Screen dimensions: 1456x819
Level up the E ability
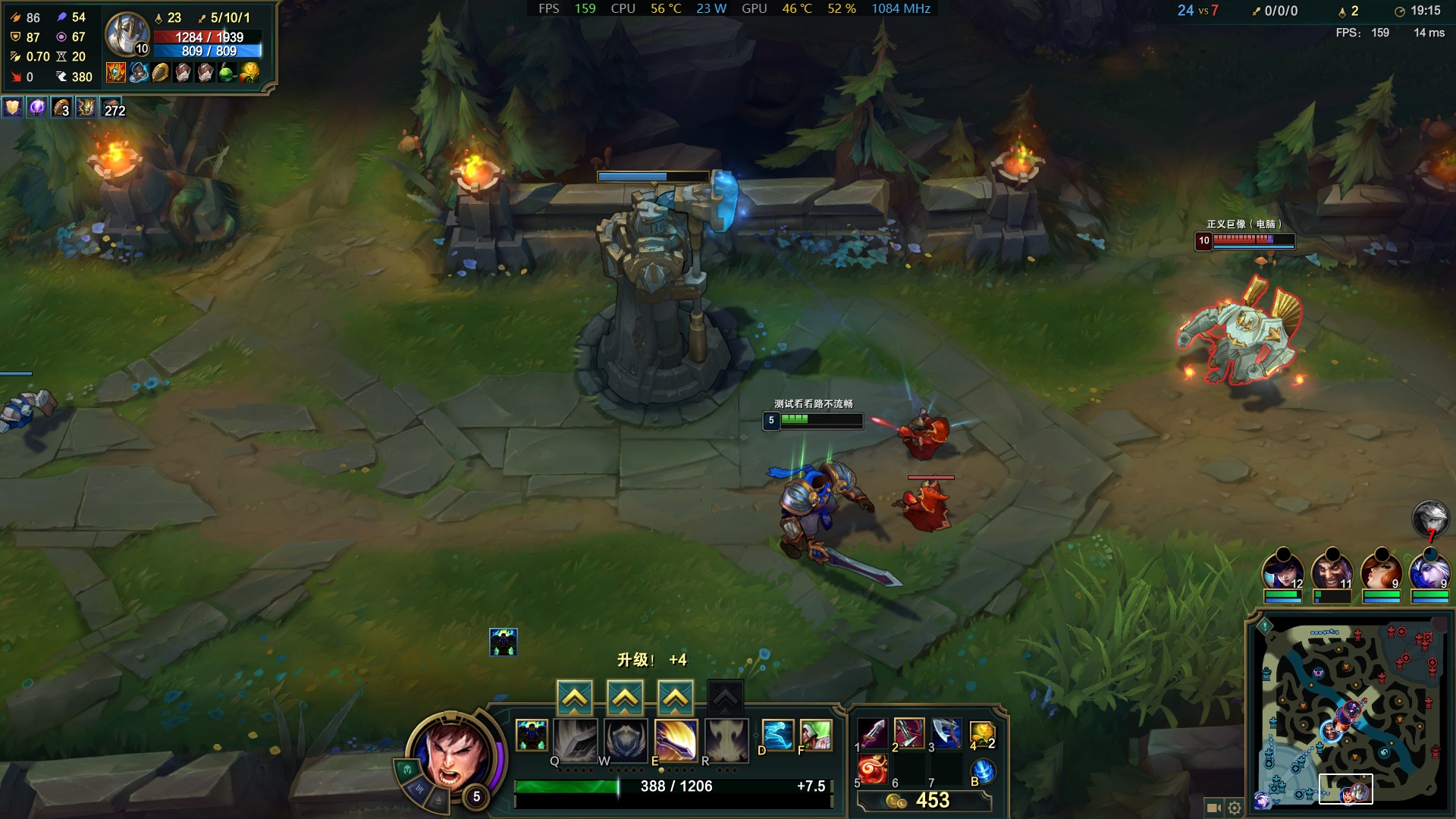[675, 698]
